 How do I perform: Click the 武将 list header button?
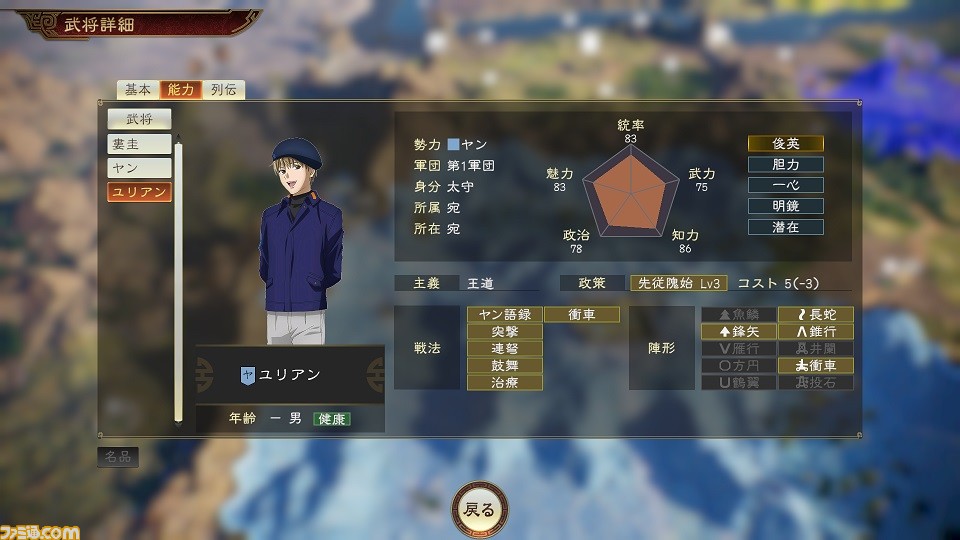139,119
